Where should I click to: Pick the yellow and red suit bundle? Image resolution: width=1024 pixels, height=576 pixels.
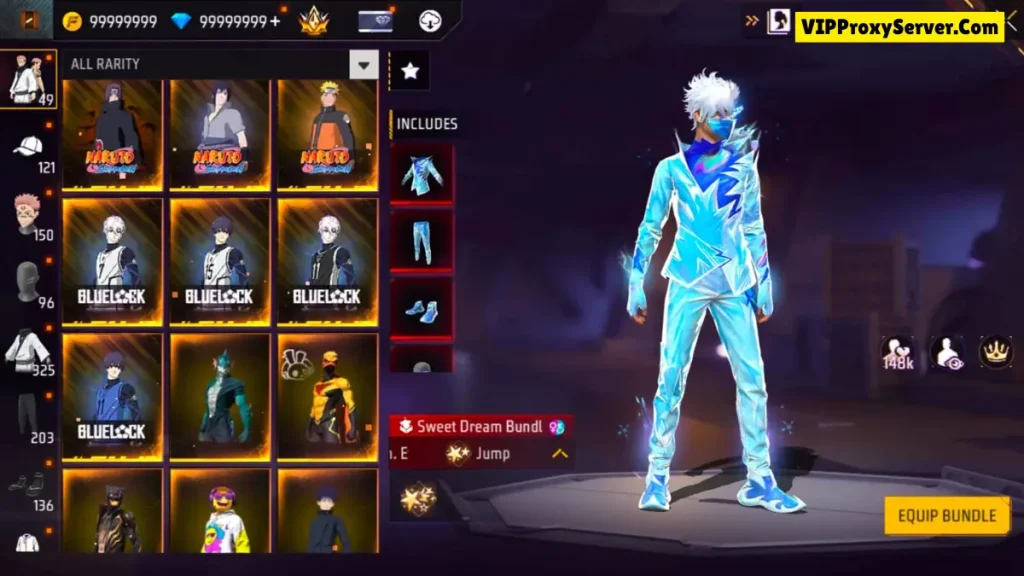coord(327,396)
